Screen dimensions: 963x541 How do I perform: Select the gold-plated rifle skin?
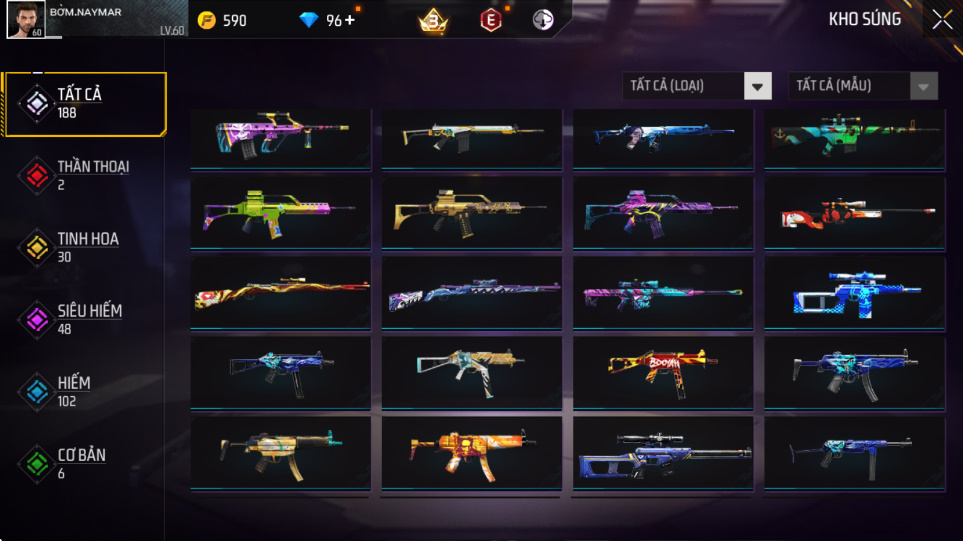pos(471,212)
